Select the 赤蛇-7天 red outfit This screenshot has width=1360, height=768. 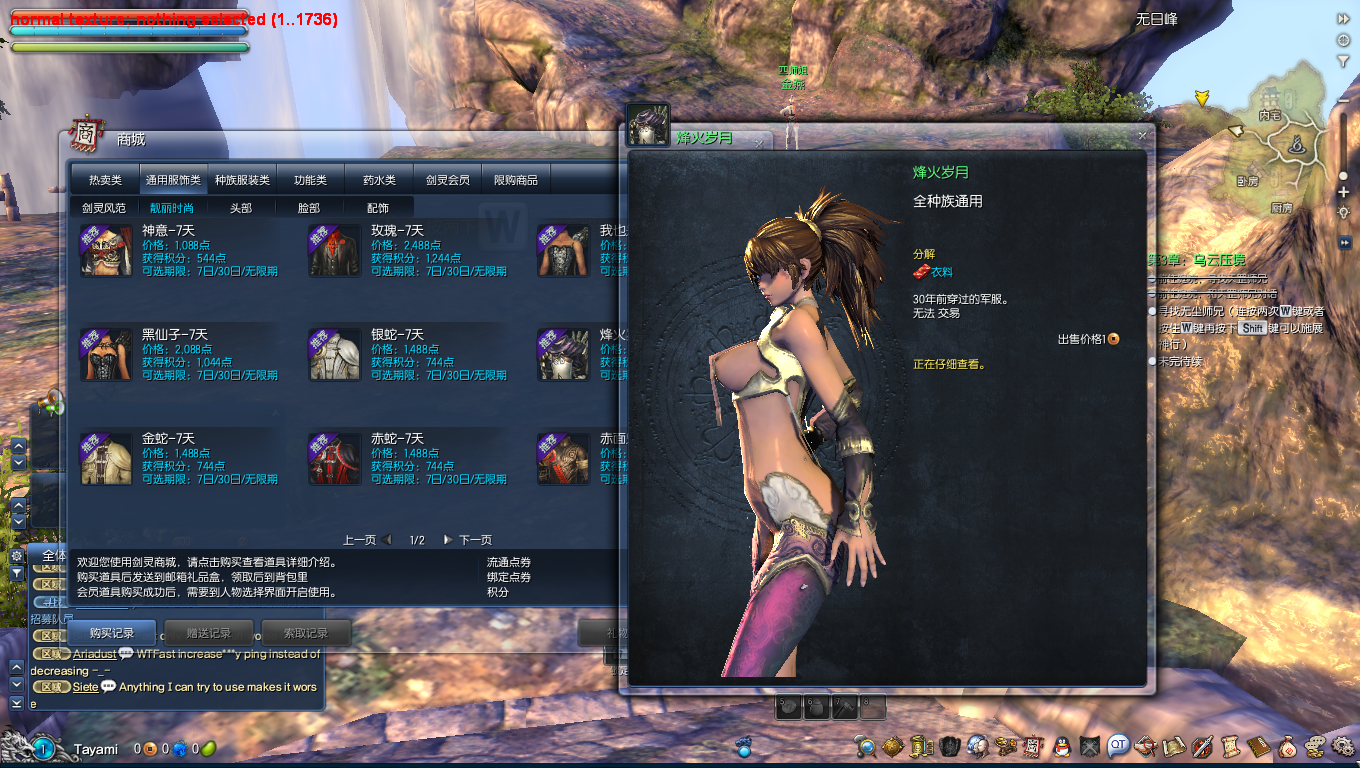point(335,459)
